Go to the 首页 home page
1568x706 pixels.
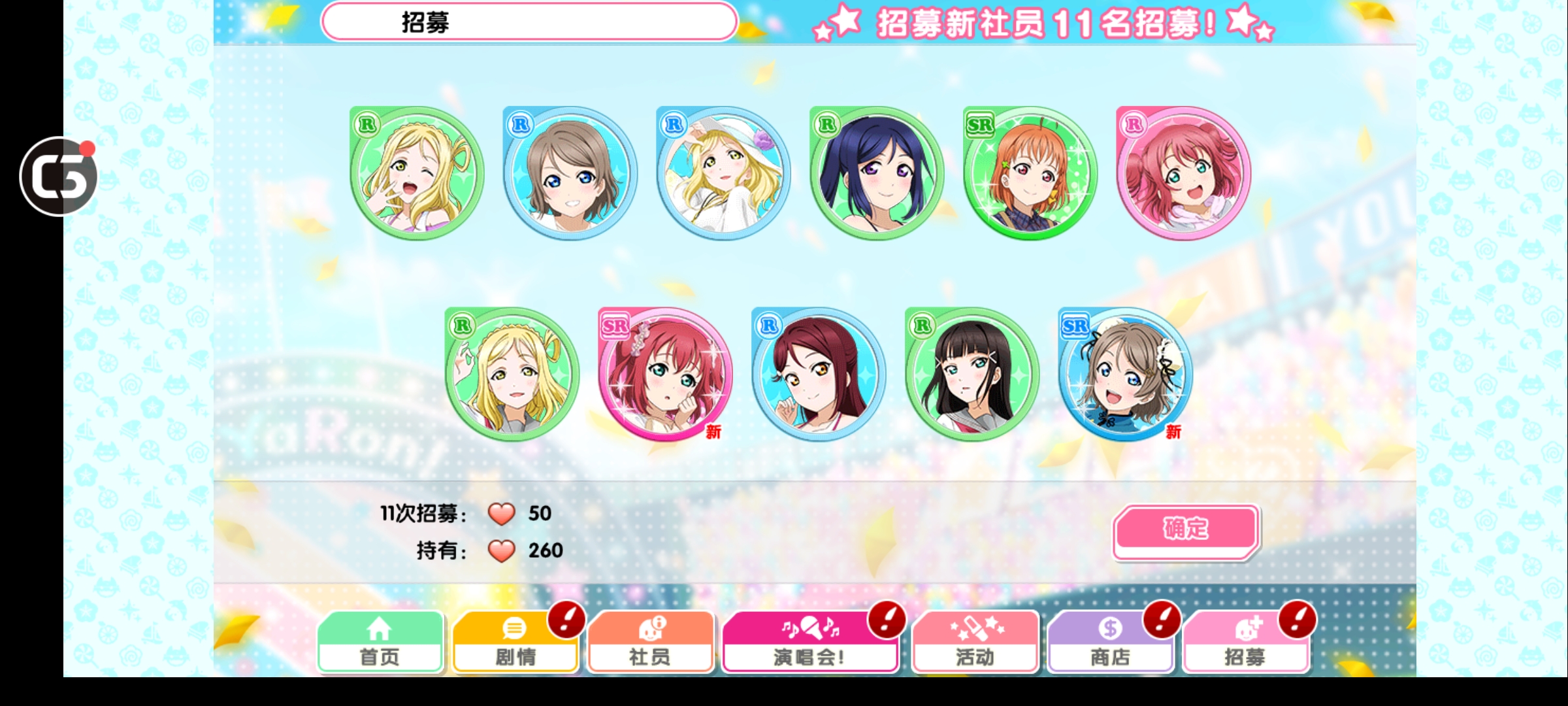[x=380, y=643]
